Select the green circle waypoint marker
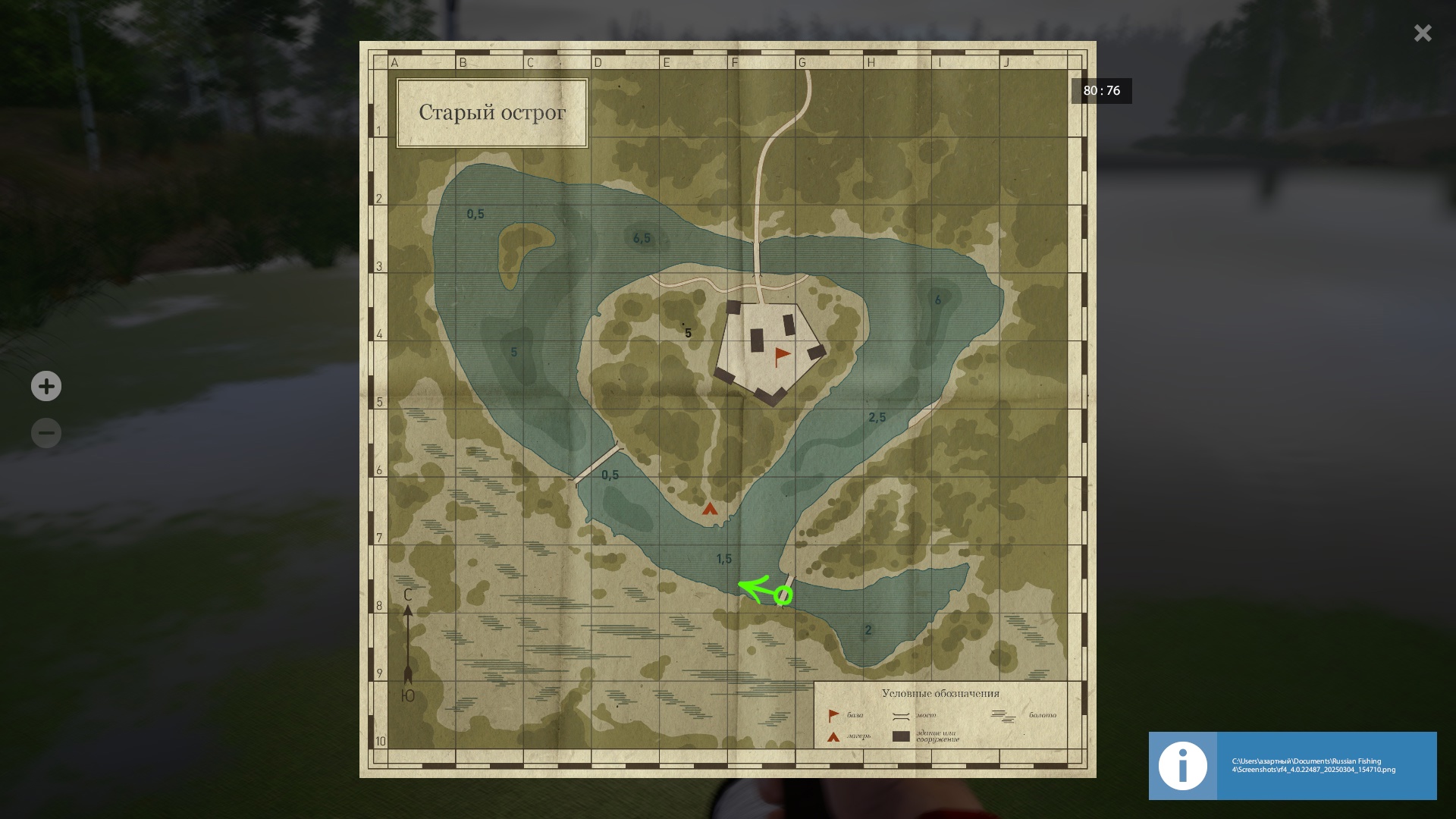1456x819 pixels. pos(783,596)
